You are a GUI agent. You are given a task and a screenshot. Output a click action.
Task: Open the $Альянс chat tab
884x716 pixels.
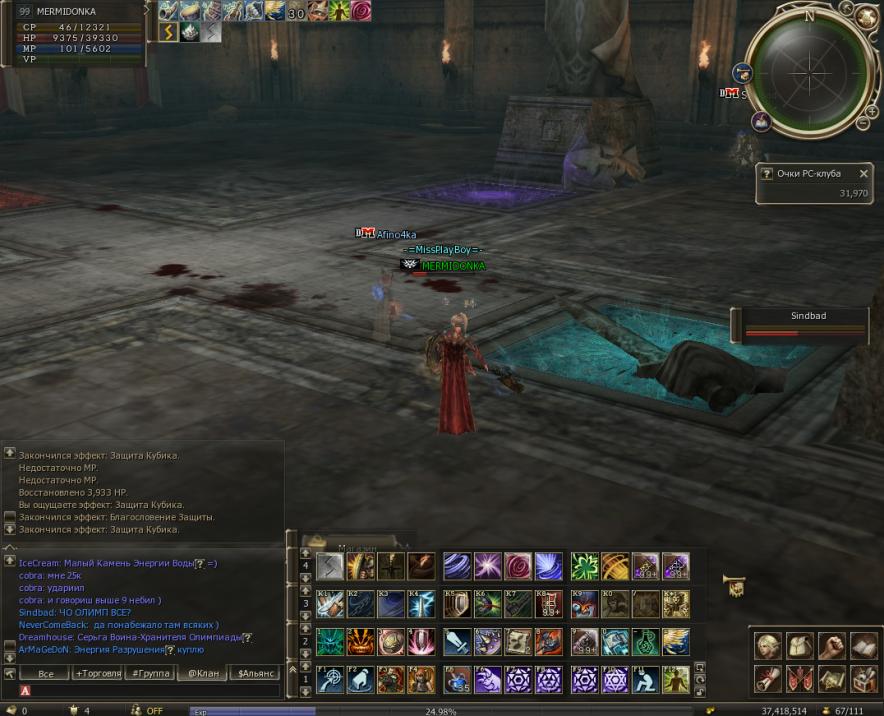pyautogui.click(x=255, y=673)
